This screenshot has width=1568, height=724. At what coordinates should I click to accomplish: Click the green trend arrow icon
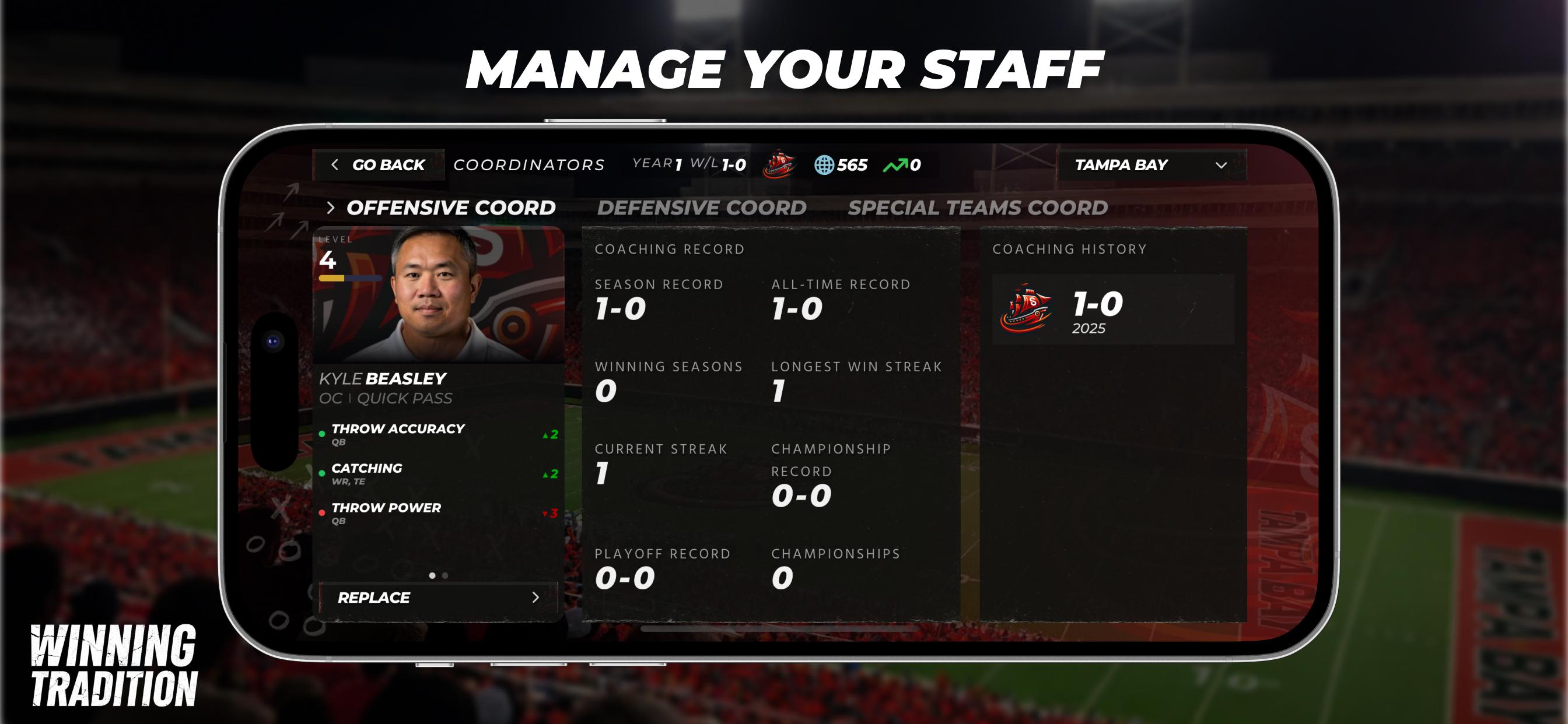pos(897,164)
